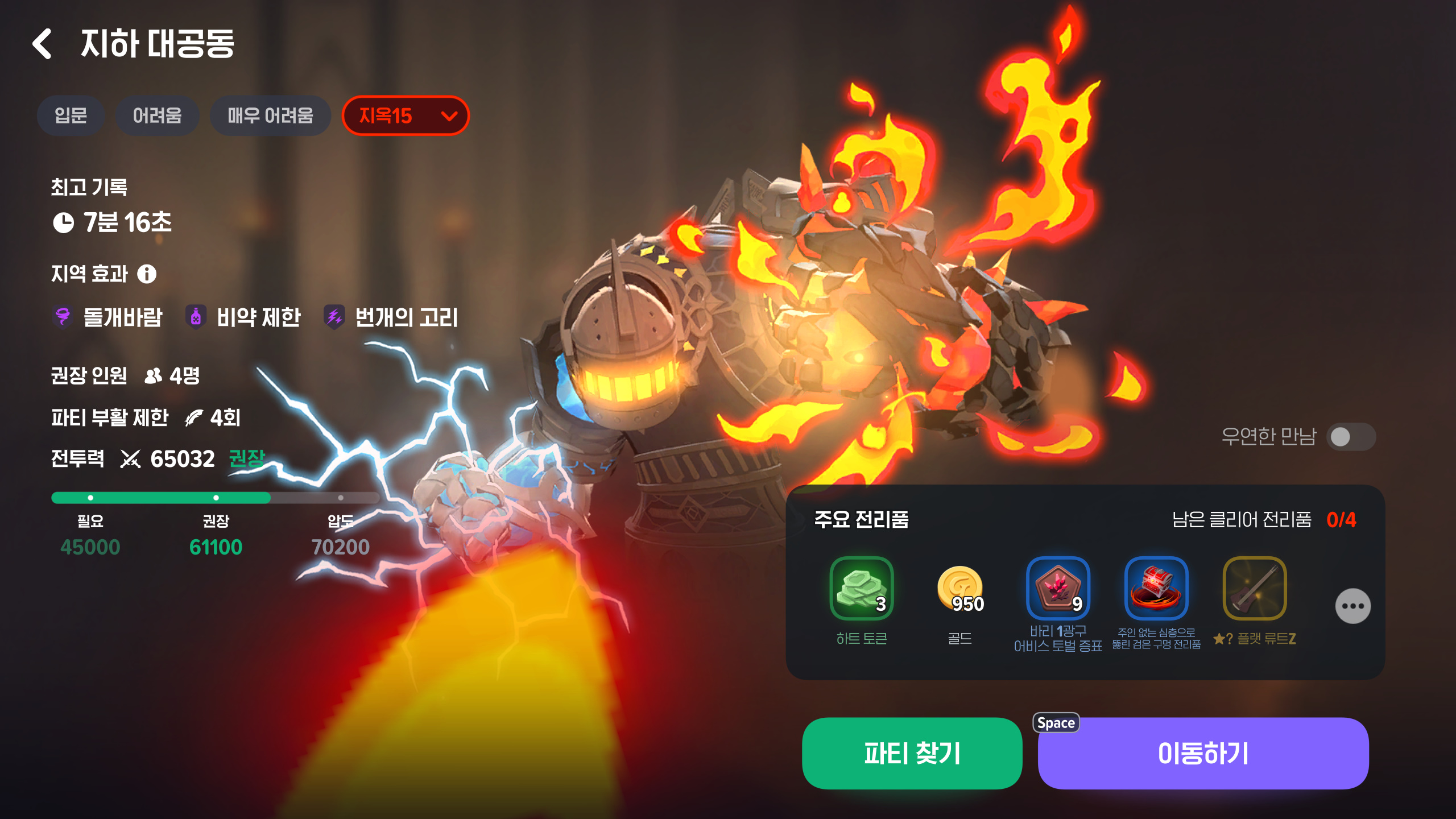The width and height of the screenshot is (1456, 819).
Task: View the 어비스 토벌 증표 reward
Action: coord(1058,588)
